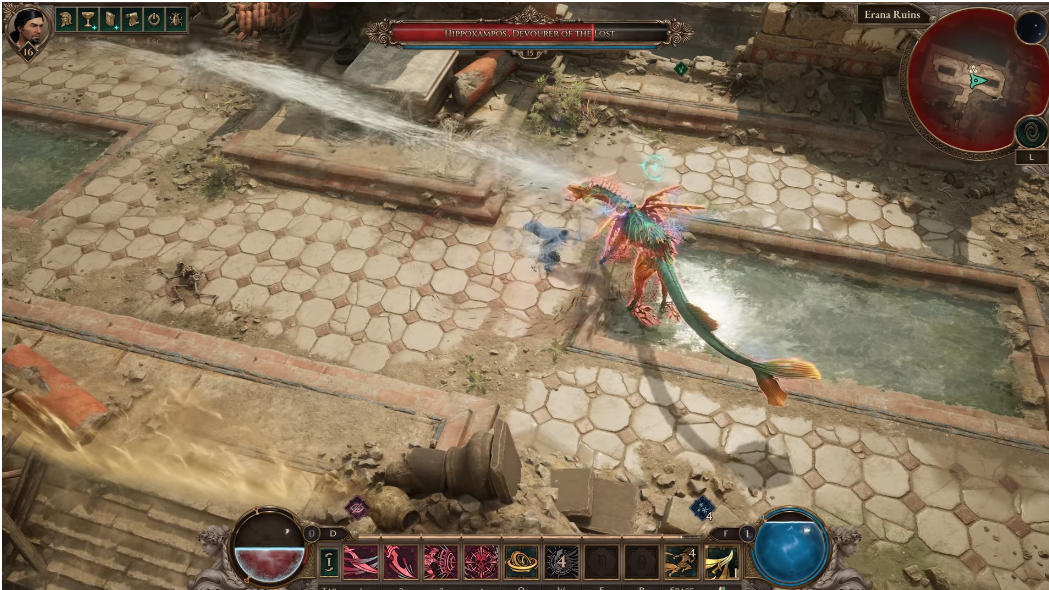1049x590 pixels.
Task: Use the golden dodge skill with 4 charges
Action: coord(681,562)
